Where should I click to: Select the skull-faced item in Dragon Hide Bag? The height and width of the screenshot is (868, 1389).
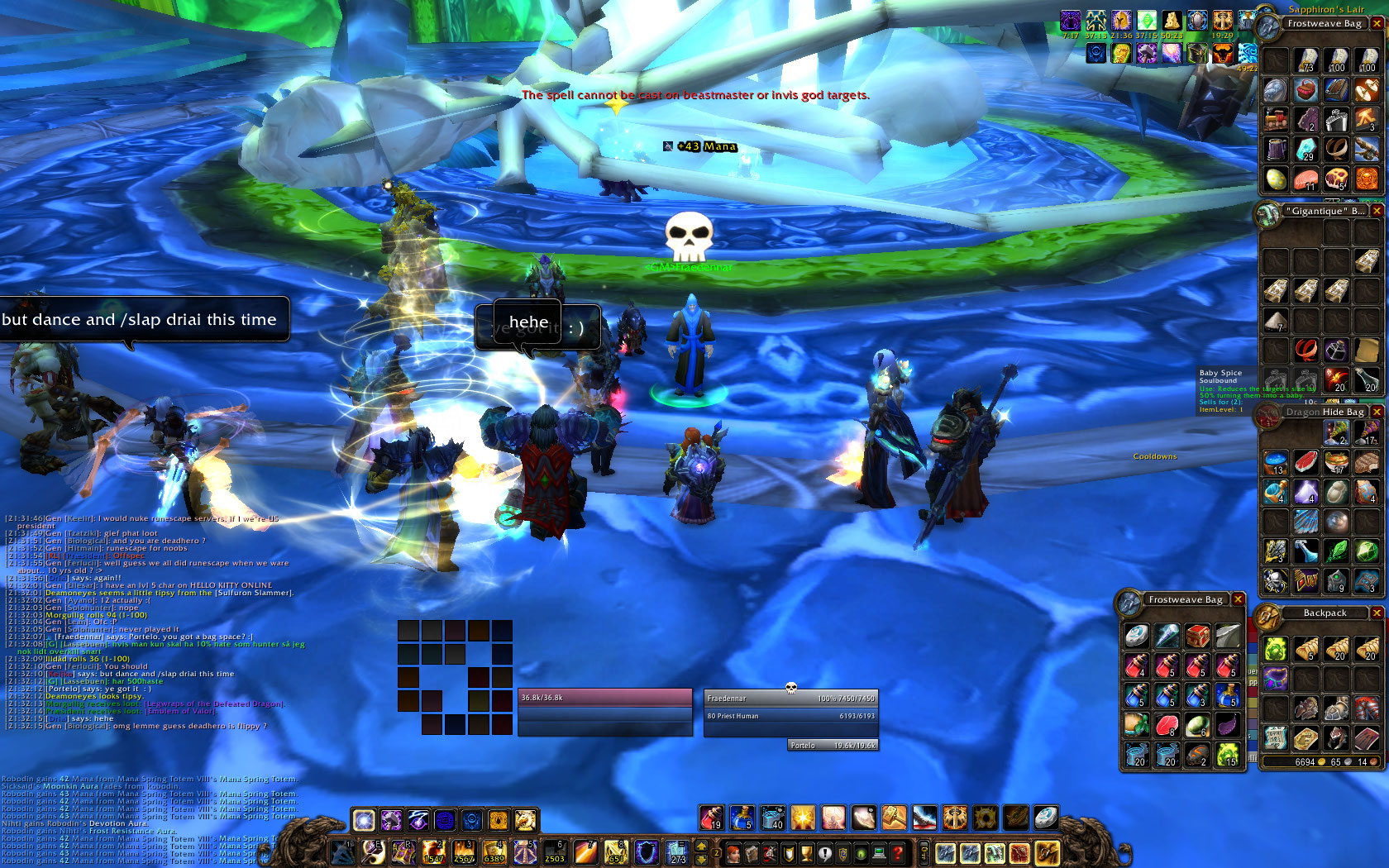click(1276, 580)
